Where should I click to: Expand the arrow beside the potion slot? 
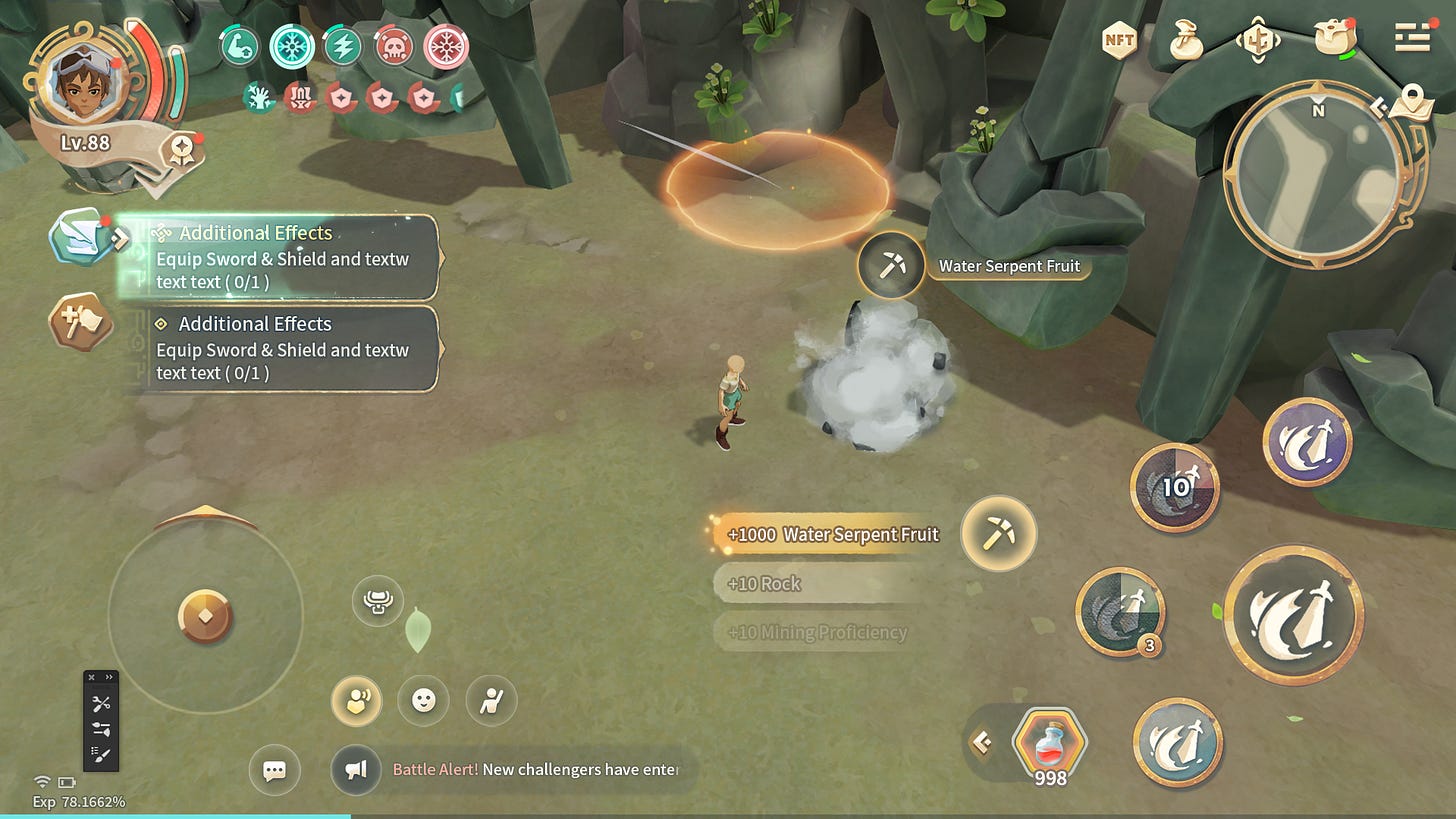pyautogui.click(x=981, y=742)
